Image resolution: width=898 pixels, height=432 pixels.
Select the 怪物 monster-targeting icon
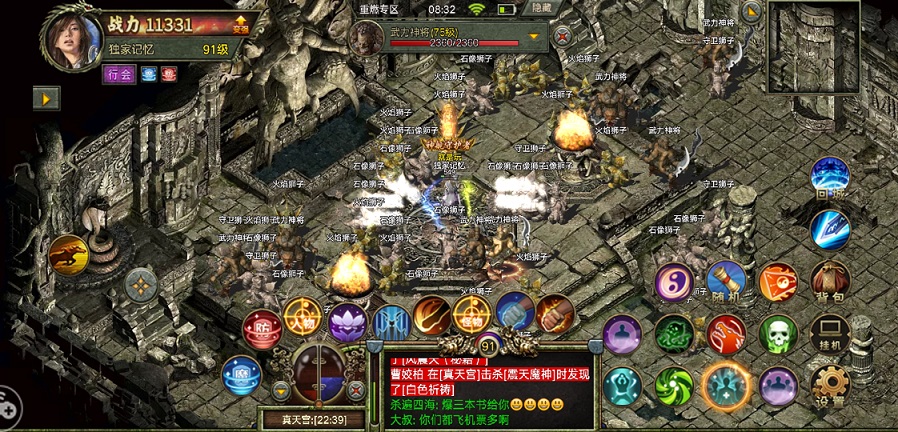point(471,314)
